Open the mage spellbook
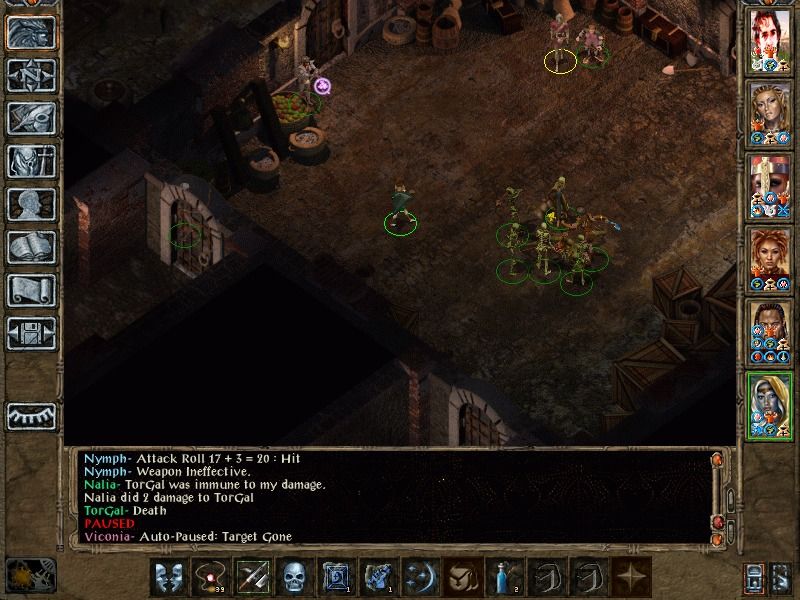The width and height of the screenshot is (800, 600). [31, 248]
